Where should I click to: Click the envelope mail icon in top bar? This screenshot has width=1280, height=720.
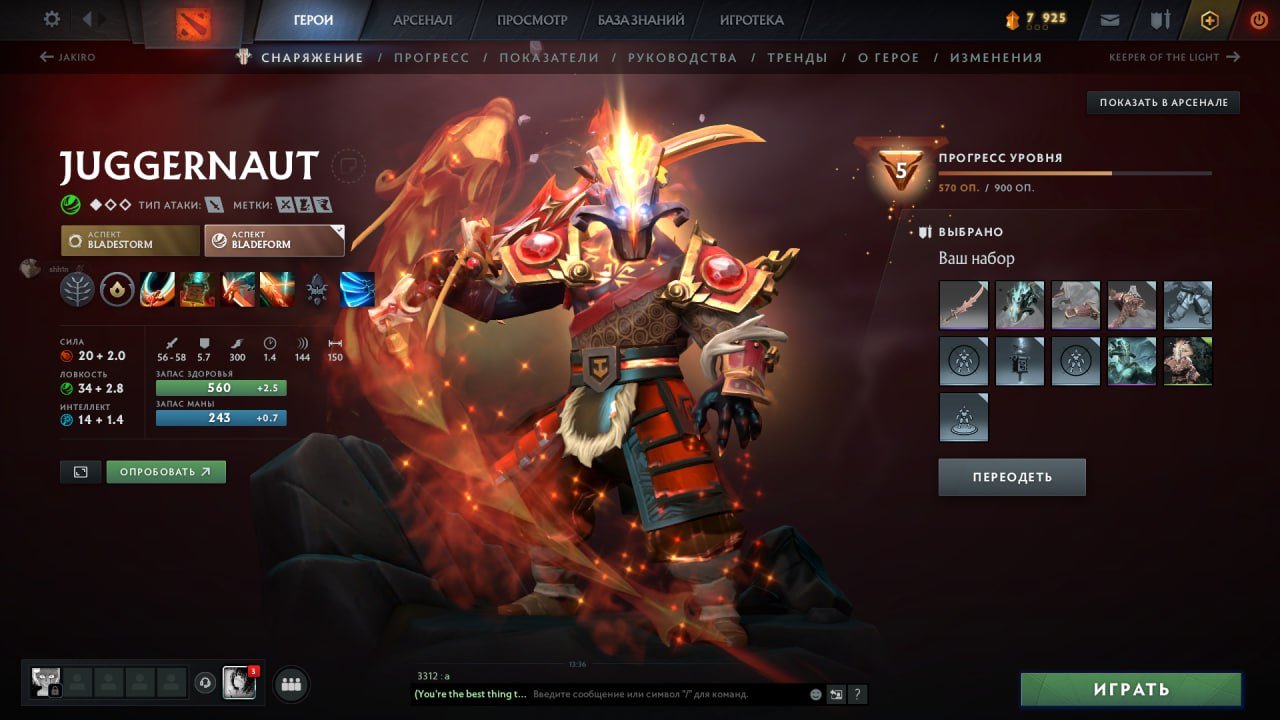(x=1110, y=18)
